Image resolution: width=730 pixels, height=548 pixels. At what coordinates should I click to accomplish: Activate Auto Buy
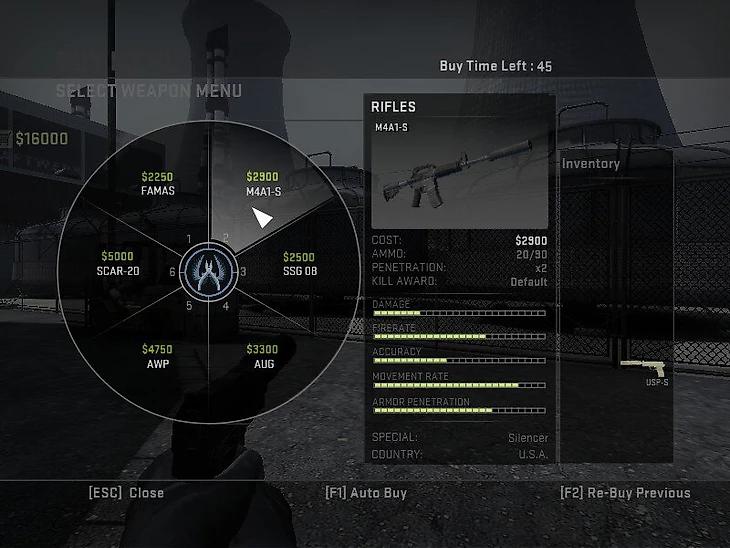coord(366,493)
